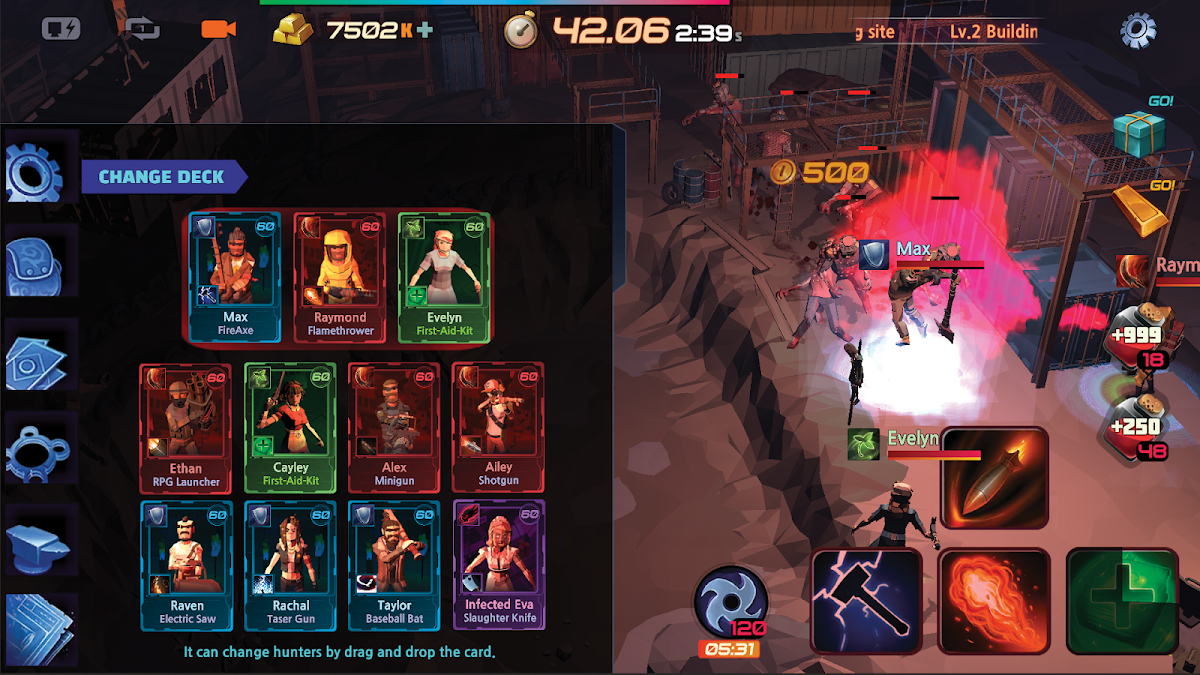The image size is (1200, 675).
Task: Select the Alex Minigun card
Action: tap(394, 426)
